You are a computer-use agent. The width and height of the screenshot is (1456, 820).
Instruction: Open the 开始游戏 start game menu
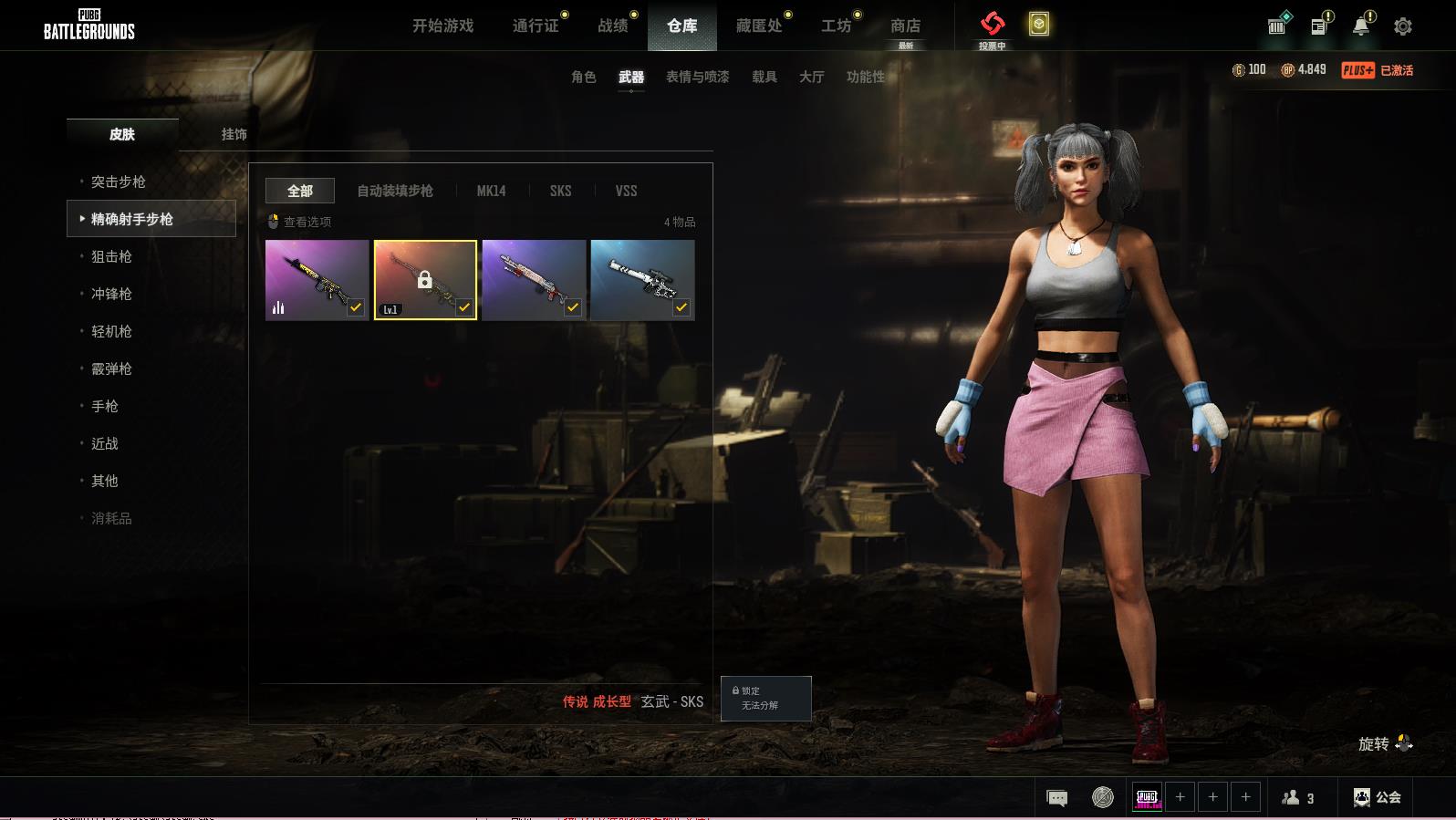click(x=442, y=26)
